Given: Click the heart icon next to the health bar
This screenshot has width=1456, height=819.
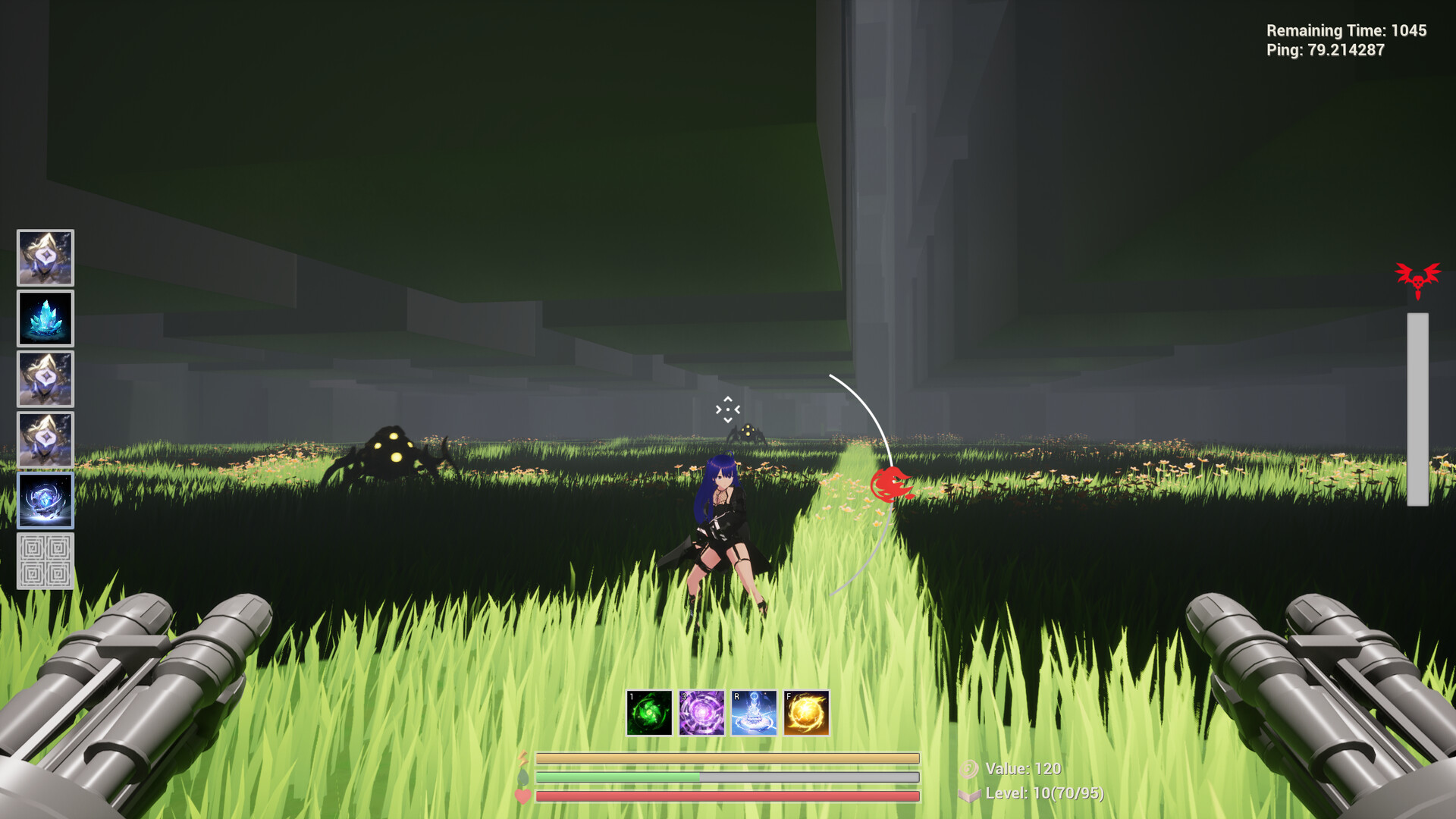Looking at the screenshot, I should pyautogui.click(x=524, y=797).
